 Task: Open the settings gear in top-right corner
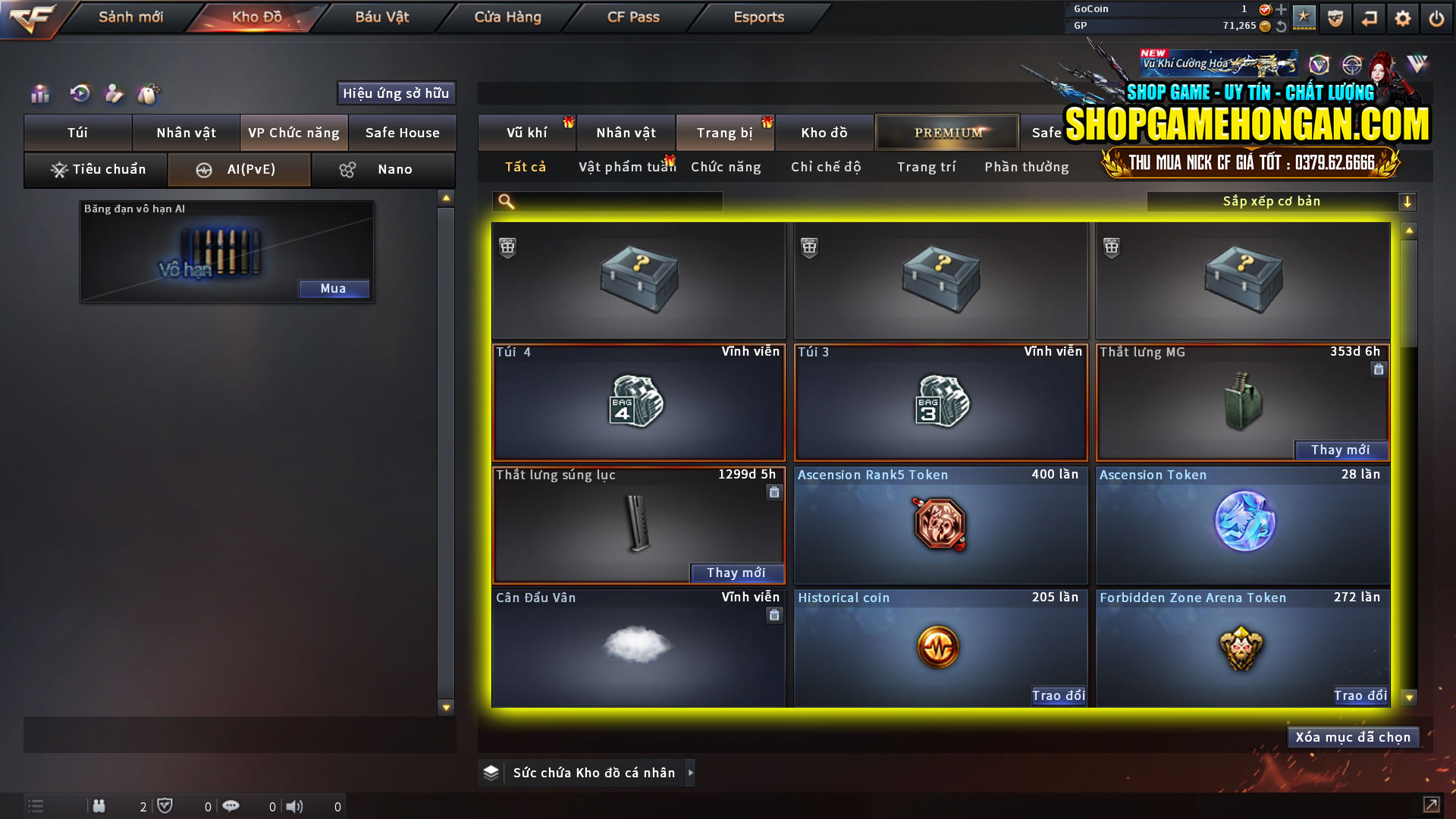point(1403,17)
